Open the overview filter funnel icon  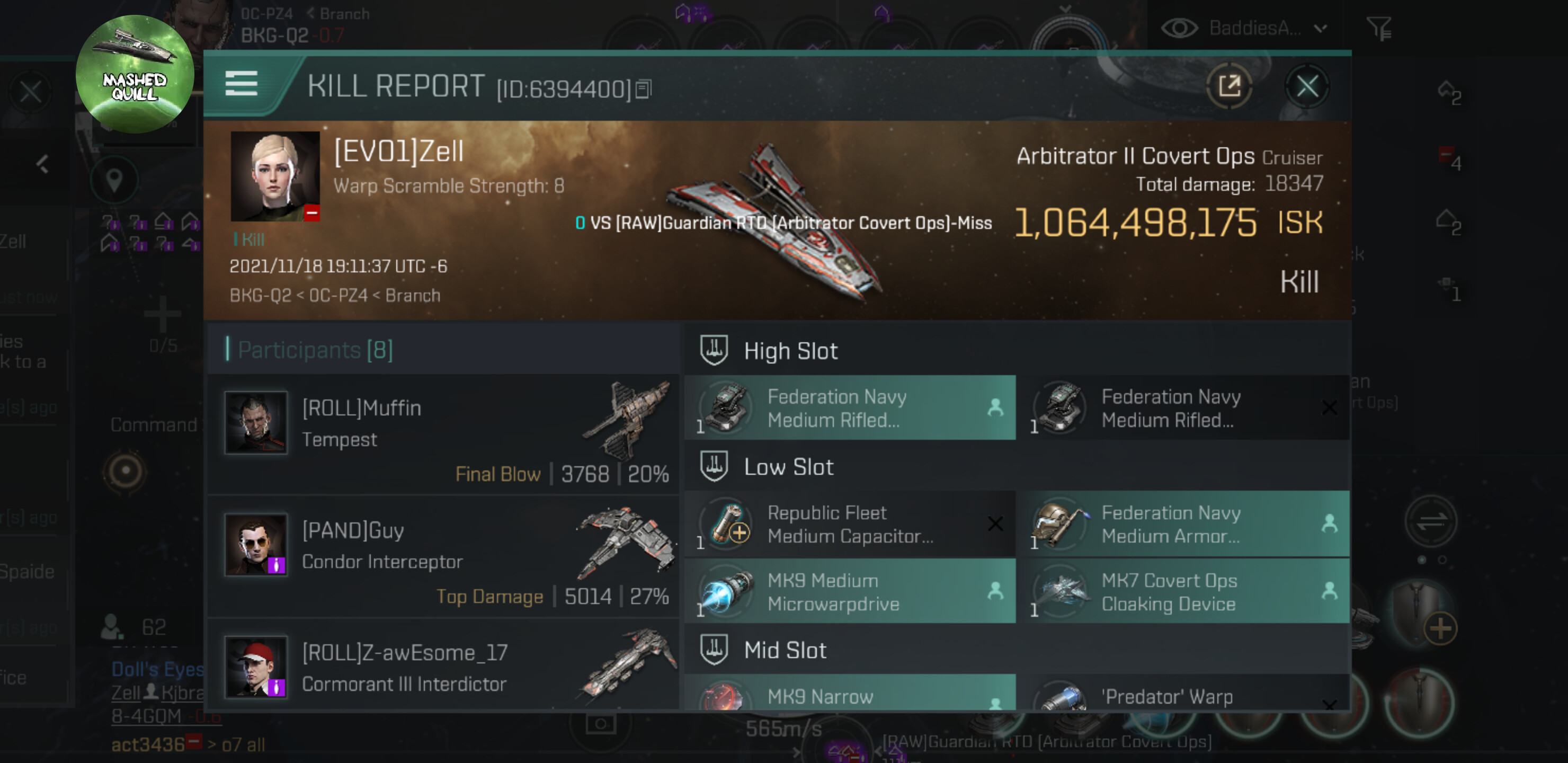point(1378,28)
